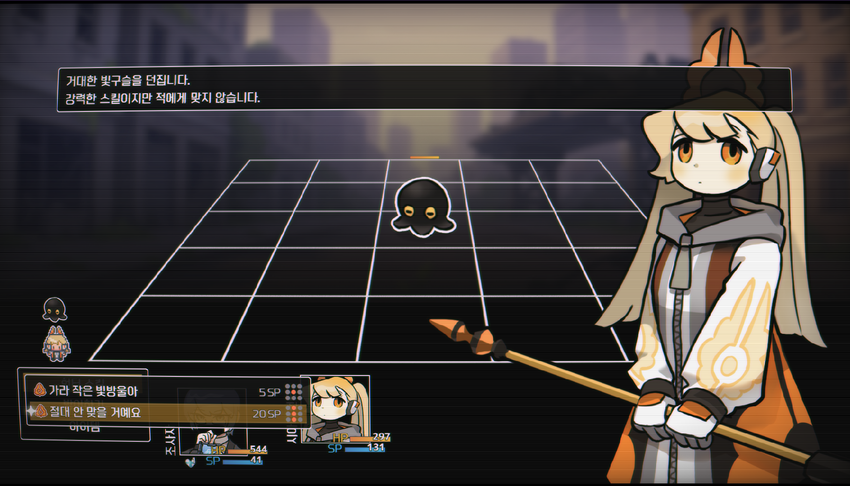Click the black octopus turn-order icon
This screenshot has width=850, height=486.
[54, 309]
